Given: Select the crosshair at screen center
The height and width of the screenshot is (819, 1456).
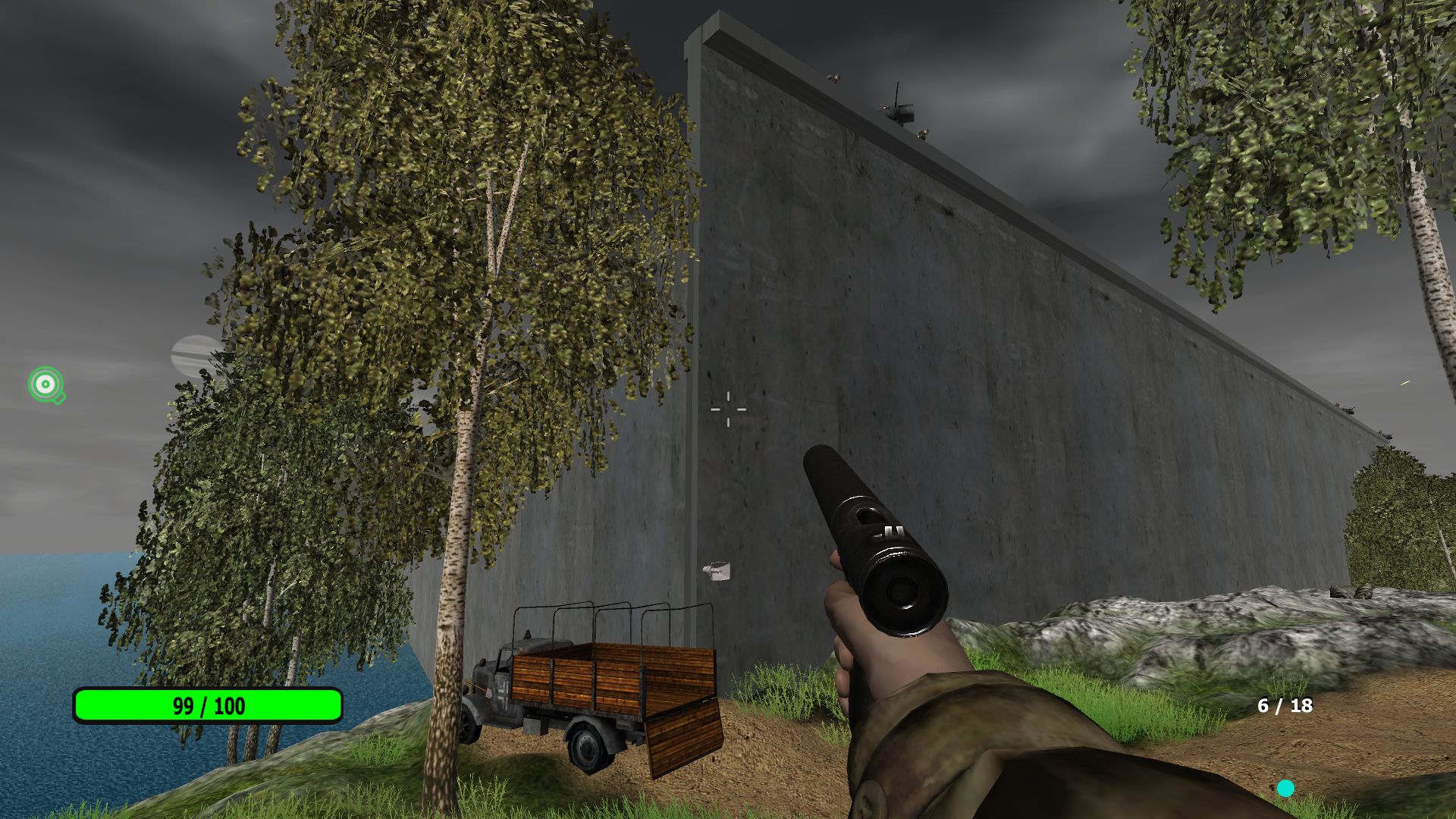Looking at the screenshot, I should (727, 409).
